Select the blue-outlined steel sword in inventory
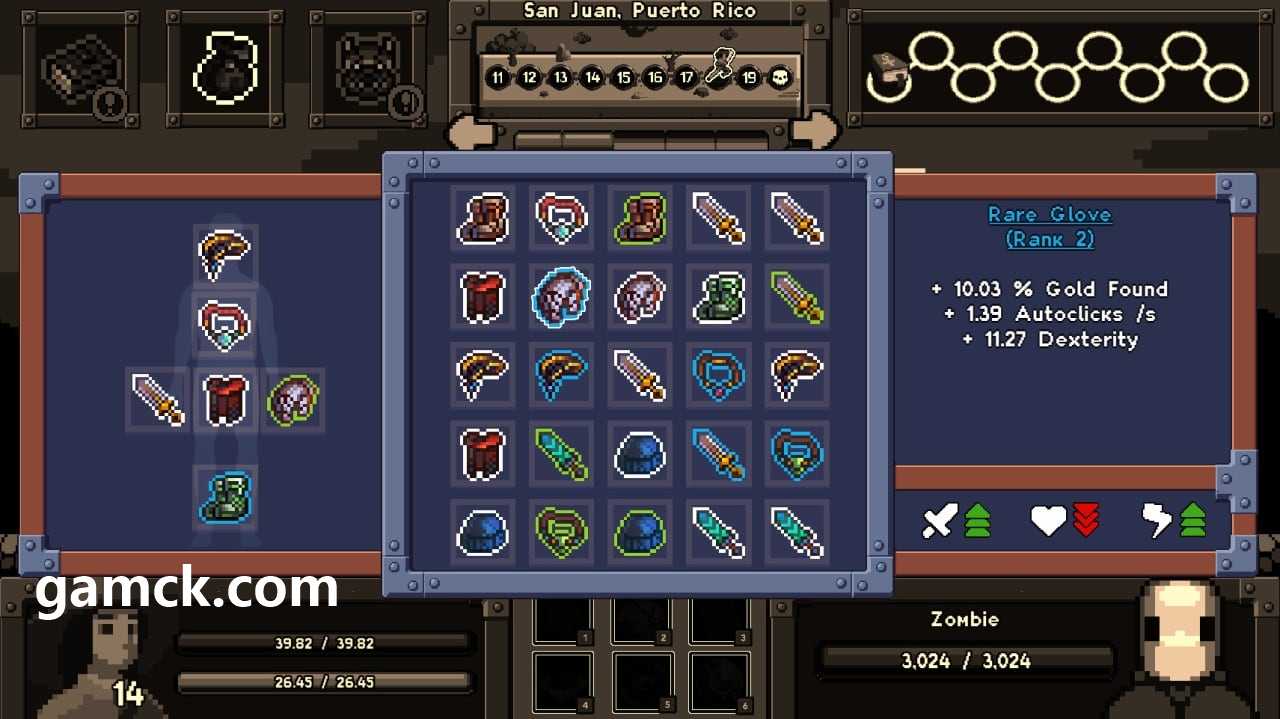This screenshot has width=1280, height=719. [718, 453]
